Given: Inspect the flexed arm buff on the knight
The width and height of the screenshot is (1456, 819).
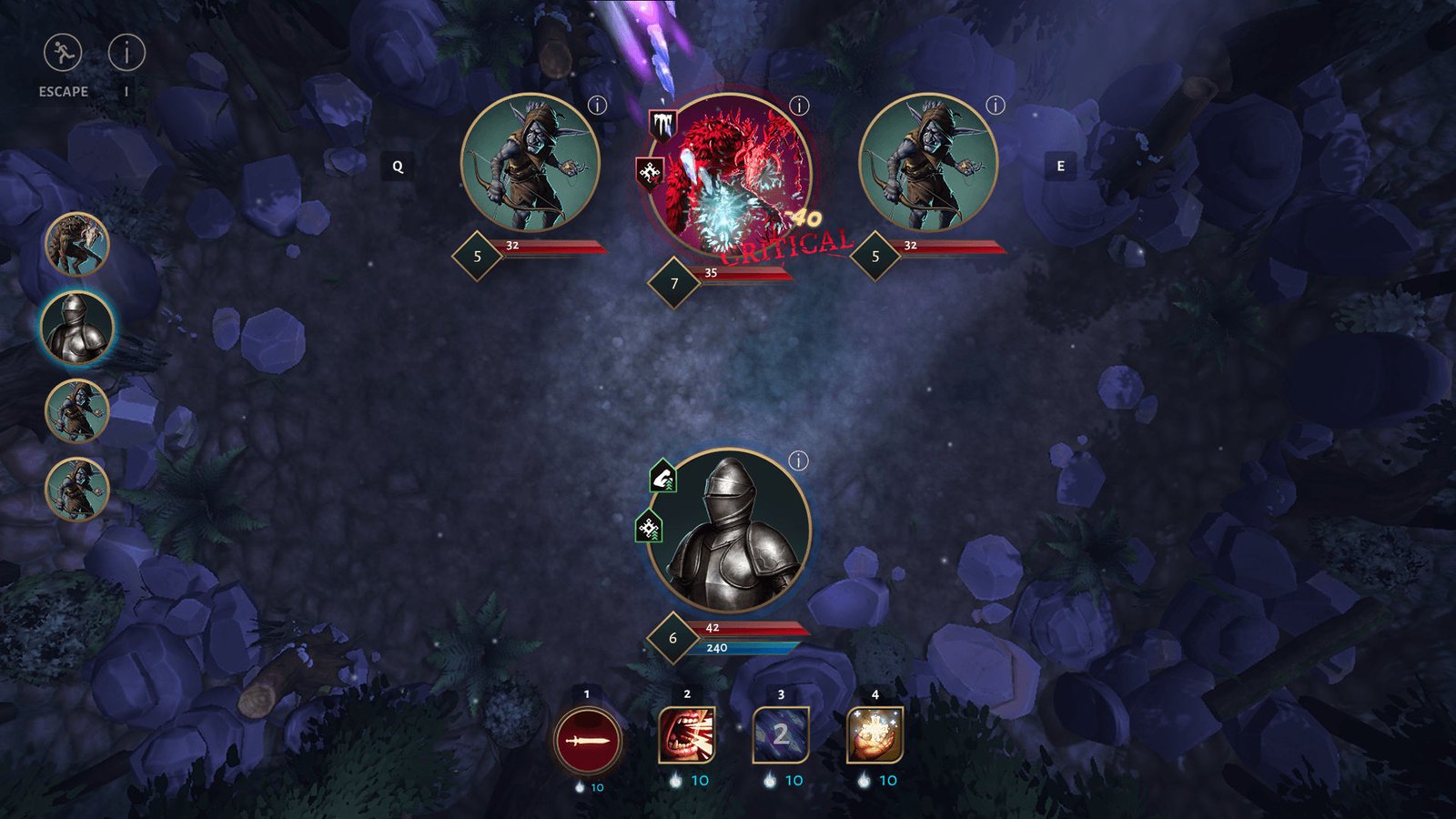Looking at the screenshot, I should [x=662, y=477].
